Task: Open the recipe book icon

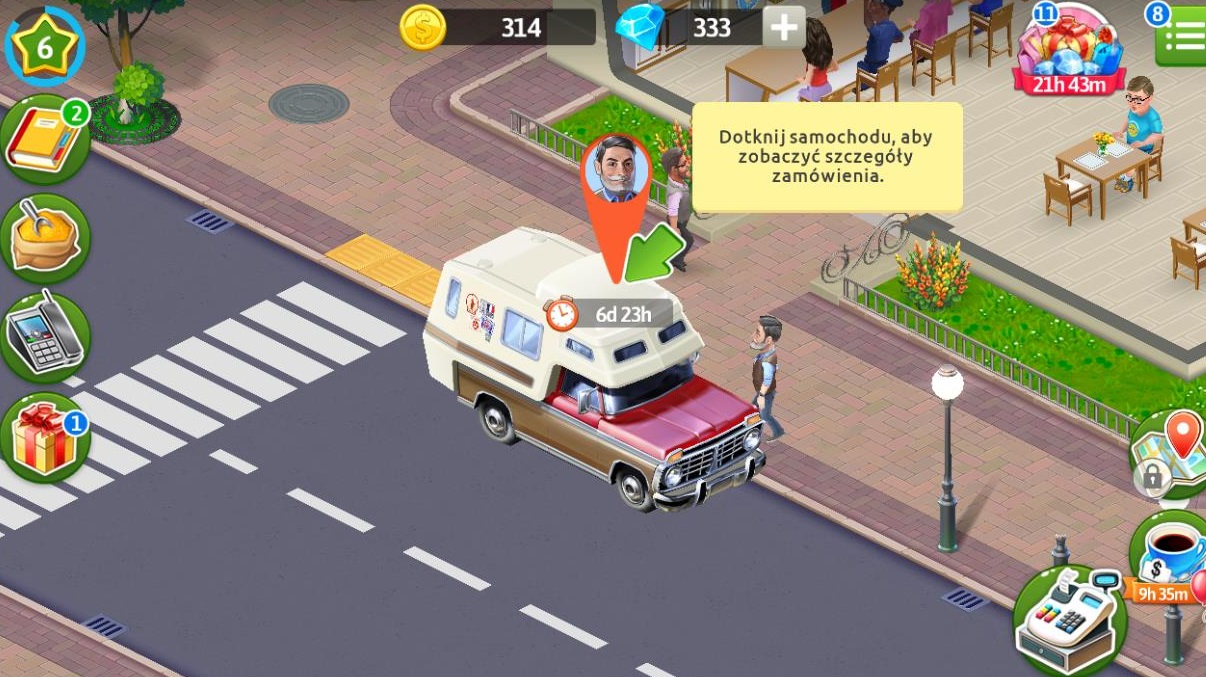Action: (x=45, y=141)
